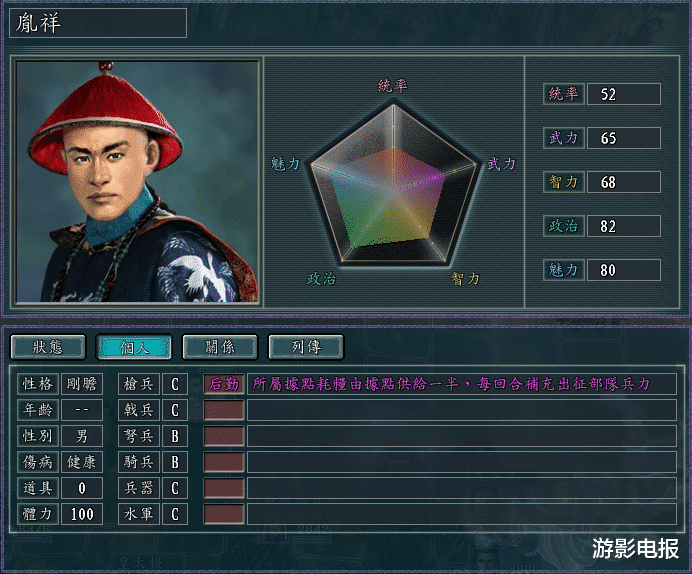This screenshot has height=574, width=692.
Task: Show the 列傳 biography tab
Action: click(x=306, y=347)
